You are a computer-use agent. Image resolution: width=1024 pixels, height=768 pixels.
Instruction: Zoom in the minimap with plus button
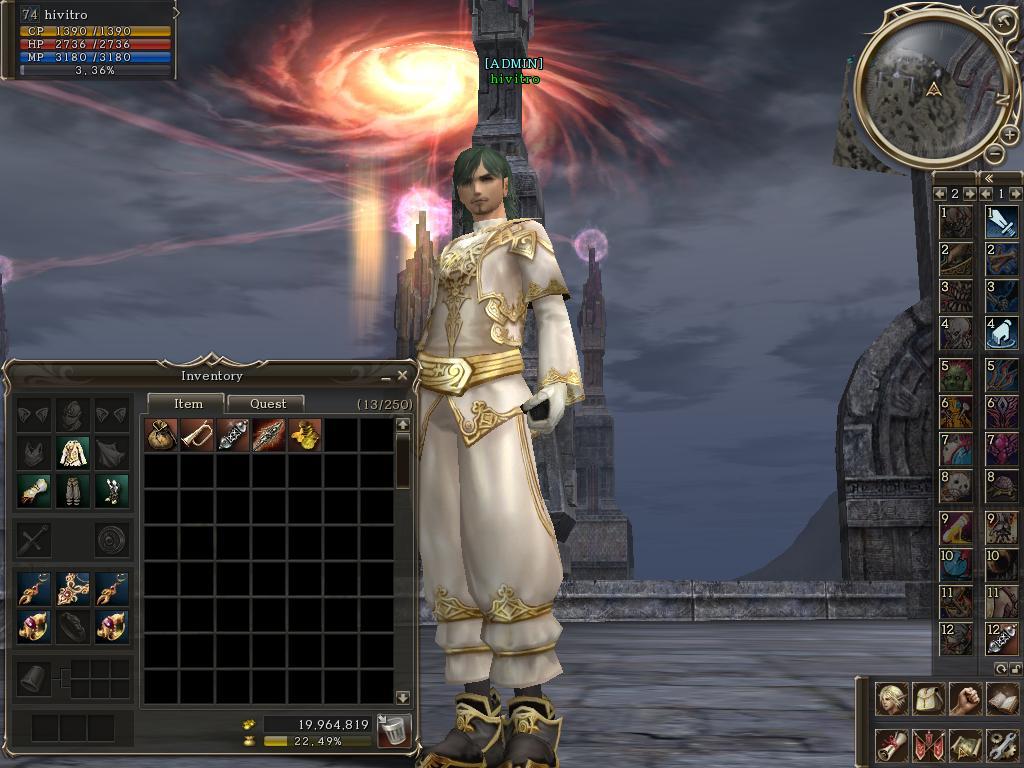(x=1010, y=135)
